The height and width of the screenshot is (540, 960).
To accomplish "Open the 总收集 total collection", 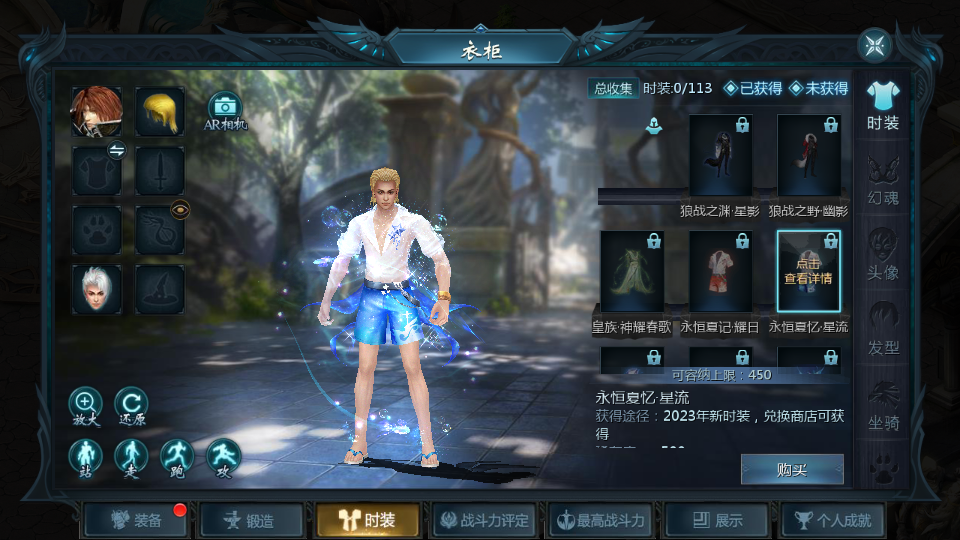I will click(x=613, y=88).
